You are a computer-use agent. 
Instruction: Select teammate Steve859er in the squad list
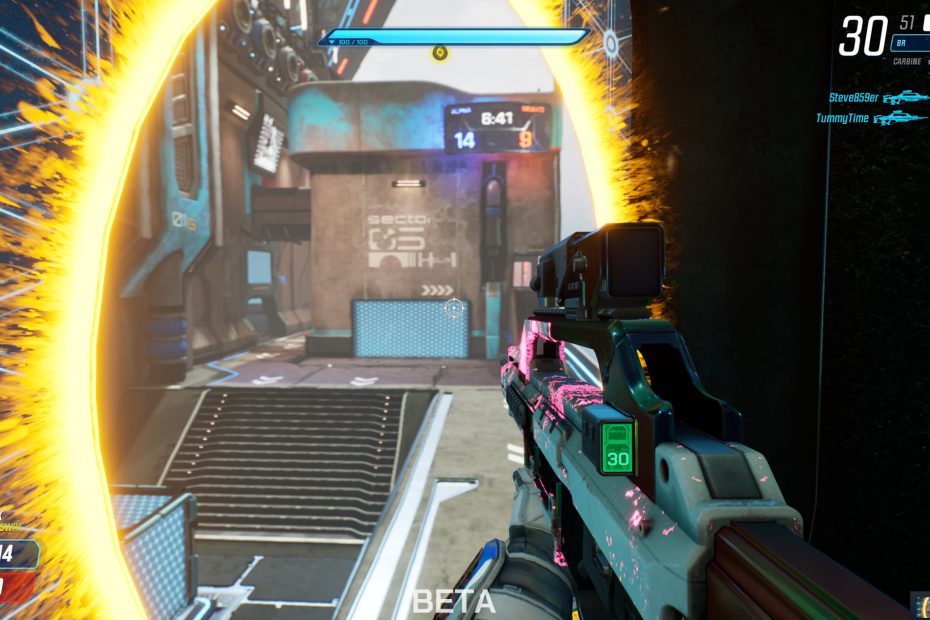[x=853, y=98]
